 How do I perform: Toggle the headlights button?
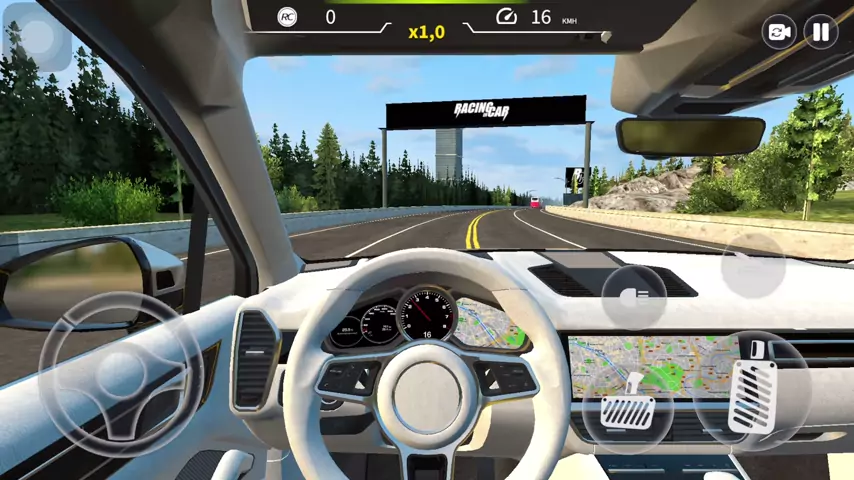click(x=635, y=296)
